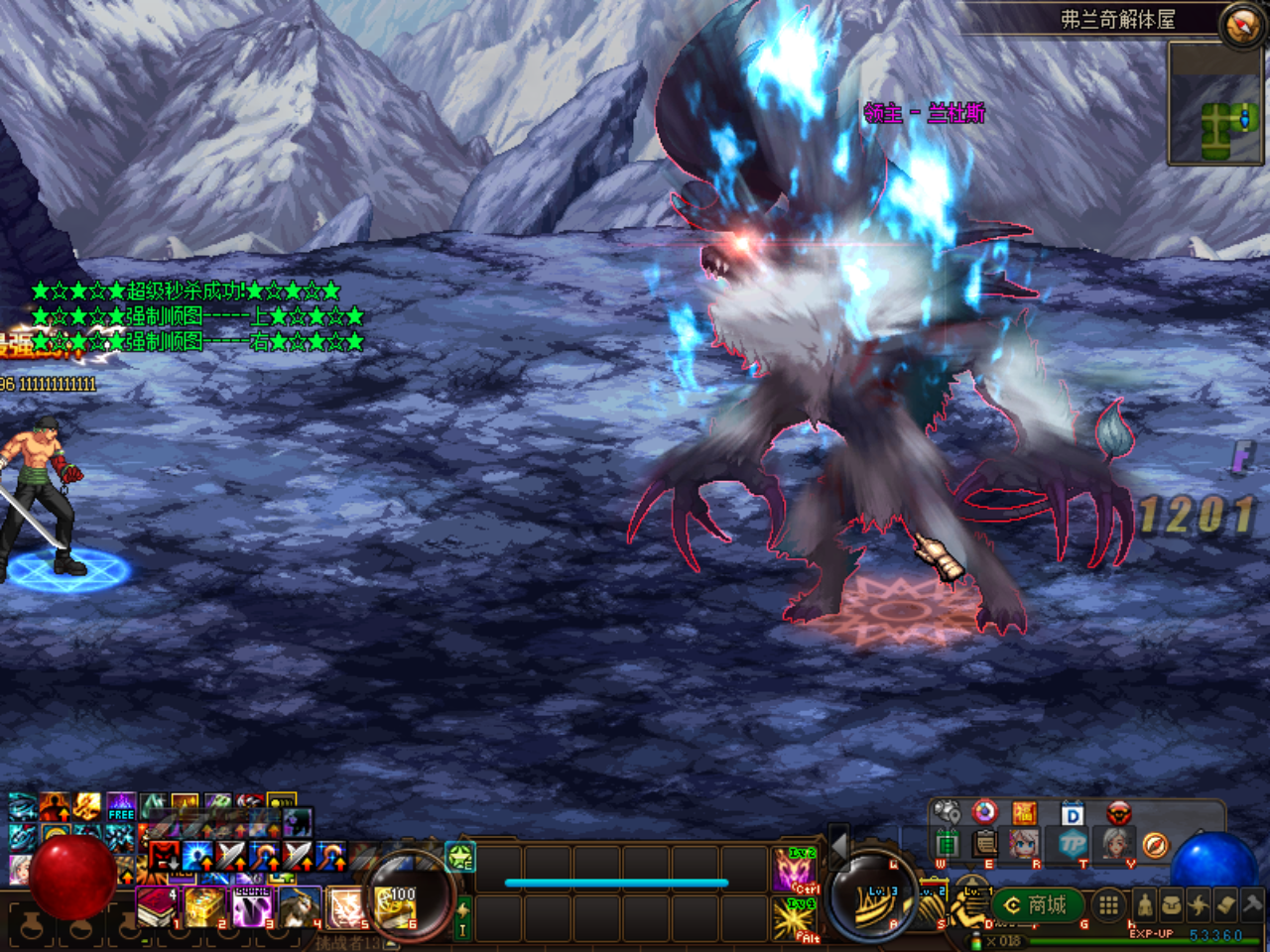
Task: Activate the yellow burst skill on Alt
Action: [796, 918]
